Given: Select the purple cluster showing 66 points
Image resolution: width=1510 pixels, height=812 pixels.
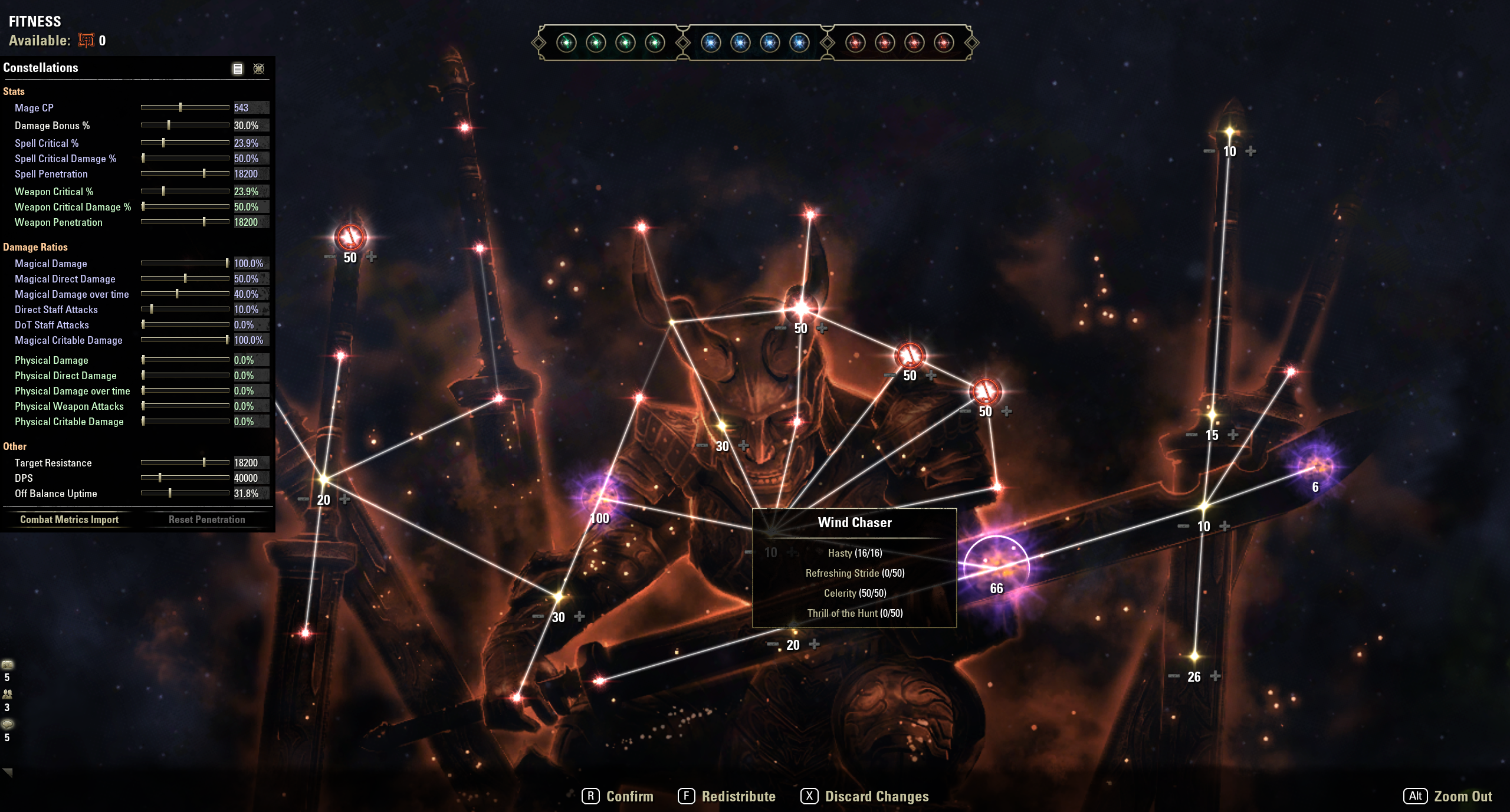Looking at the screenshot, I should pos(996,566).
